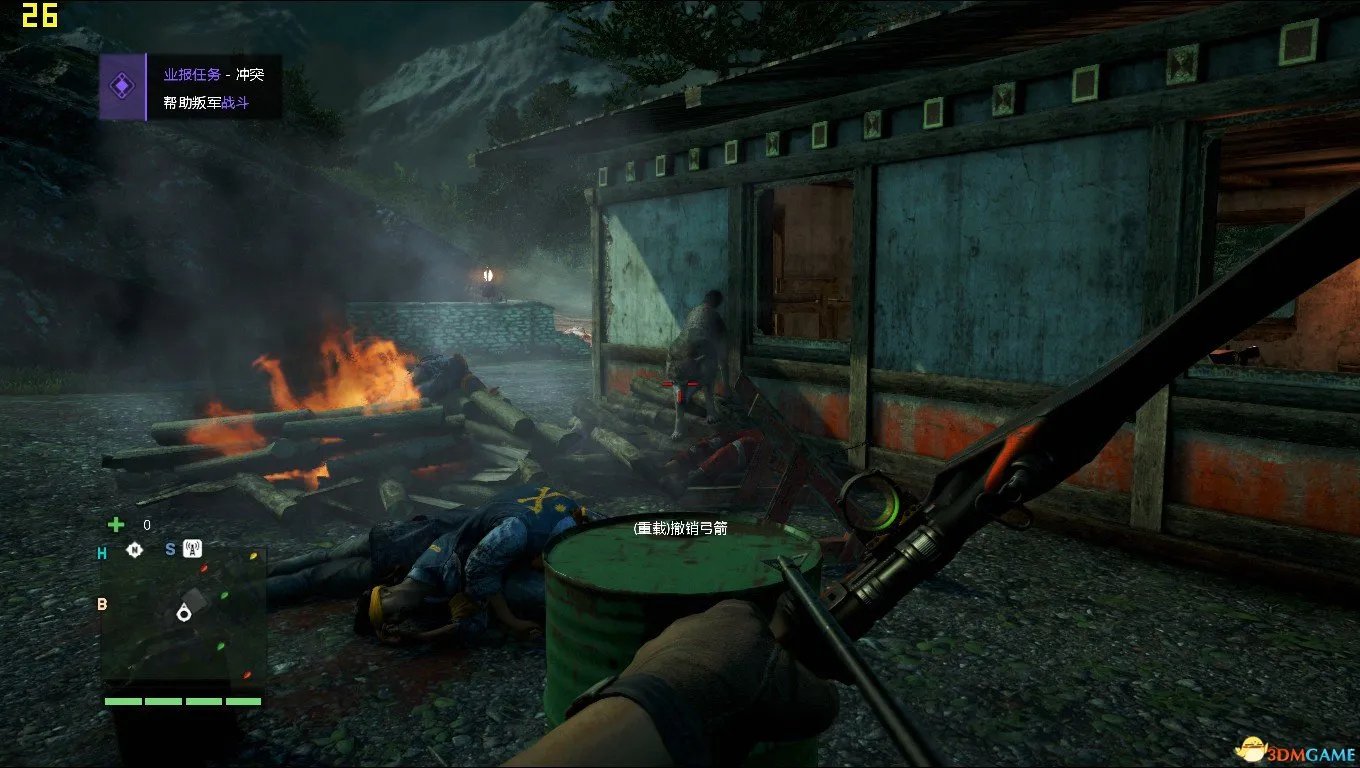1360x768 pixels.
Task: Select the blue S marker on minimap
Action: click(x=170, y=549)
